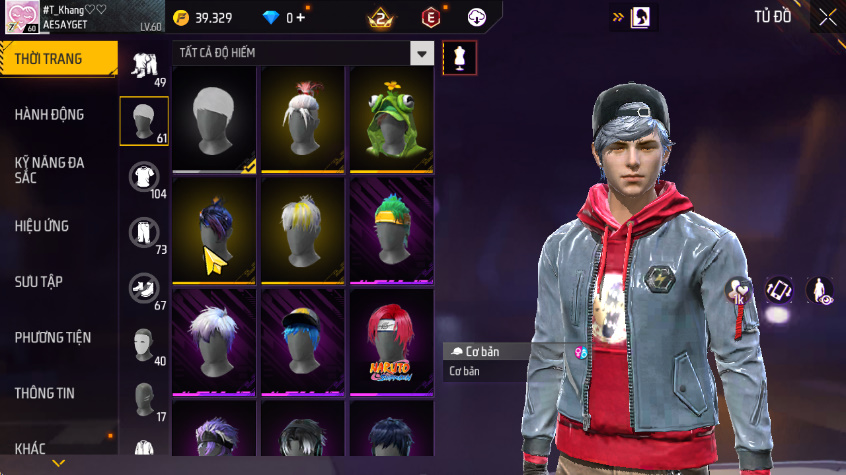Show the full outfit sets subcategory (49)
This screenshot has height=475, width=846.
coord(143,68)
